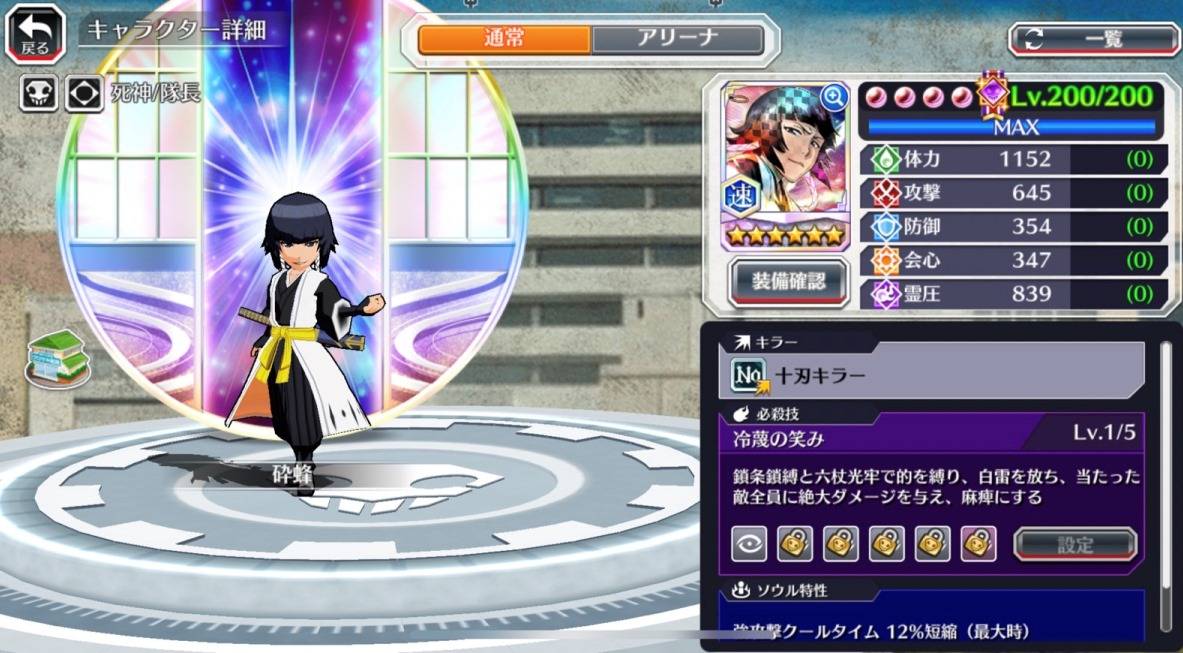Open the green building icon
The width and height of the screenshot is (1183, 653).
coord(56,358)
